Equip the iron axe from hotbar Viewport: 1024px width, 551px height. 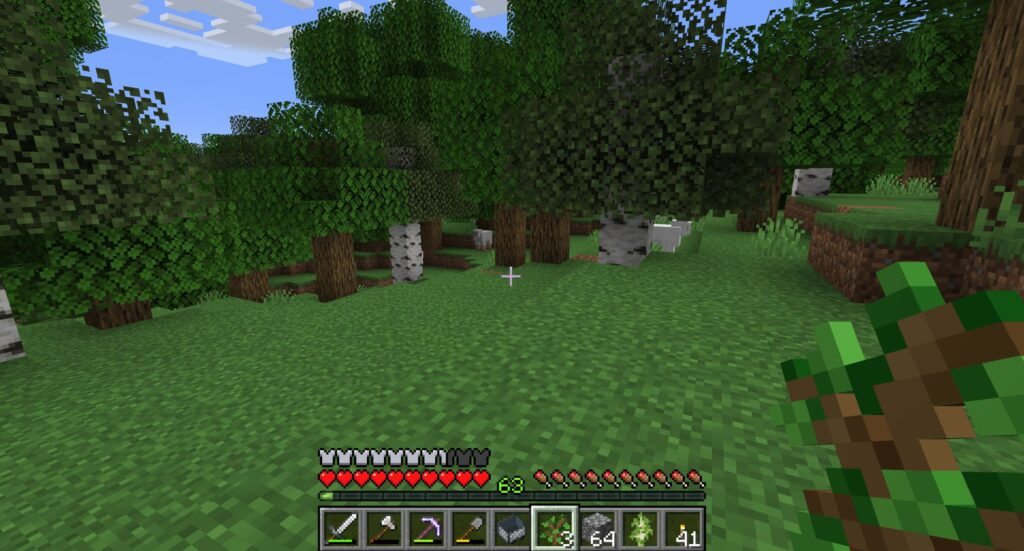[x=383, y=527]
